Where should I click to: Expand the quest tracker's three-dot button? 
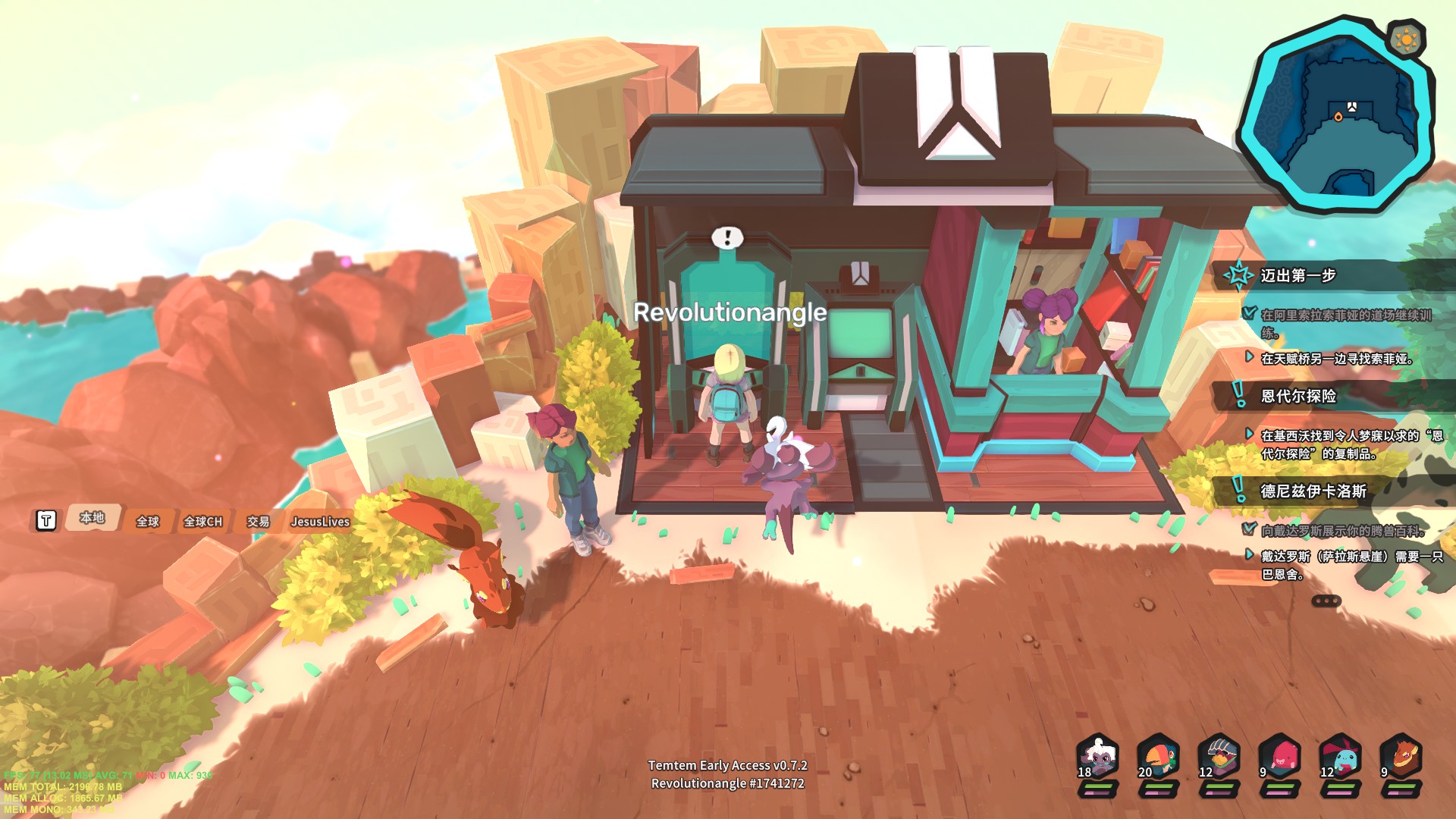1326,601
